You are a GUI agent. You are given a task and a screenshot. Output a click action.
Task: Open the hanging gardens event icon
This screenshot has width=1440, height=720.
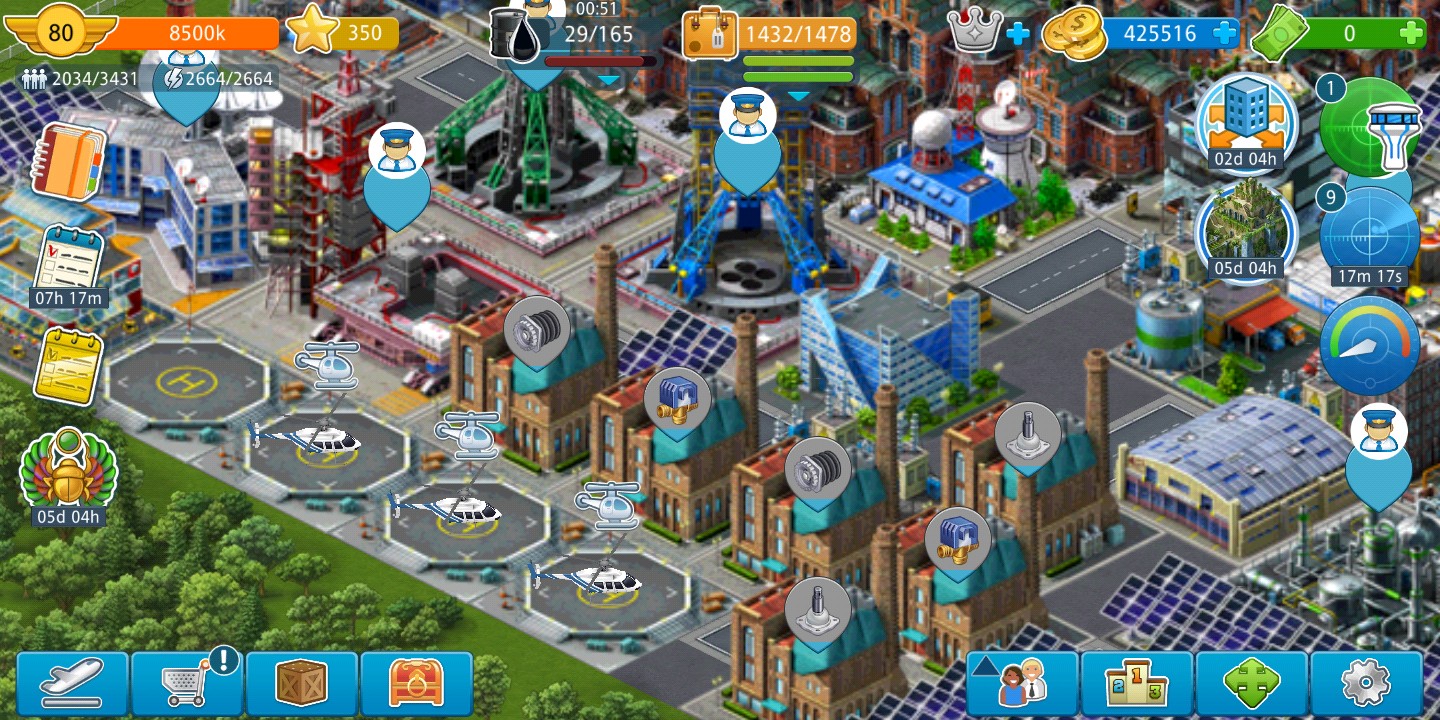point(1246,228)
